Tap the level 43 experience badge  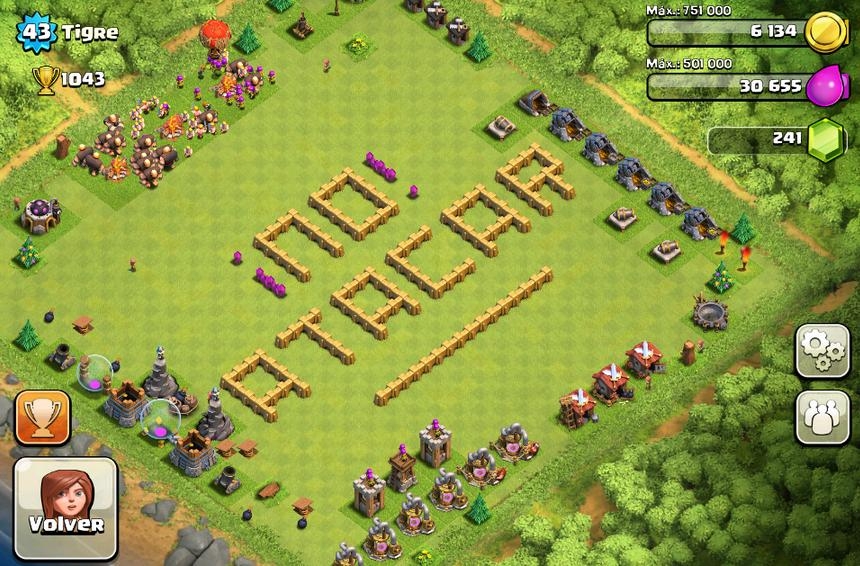(x=38, y=32)
